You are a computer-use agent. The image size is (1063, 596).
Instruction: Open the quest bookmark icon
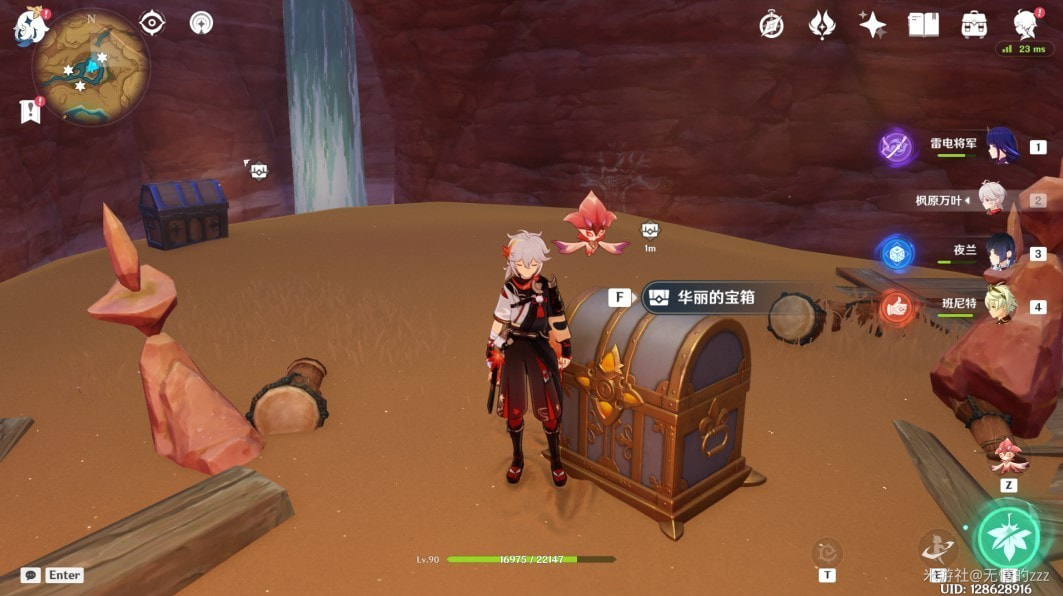(29, 112)
